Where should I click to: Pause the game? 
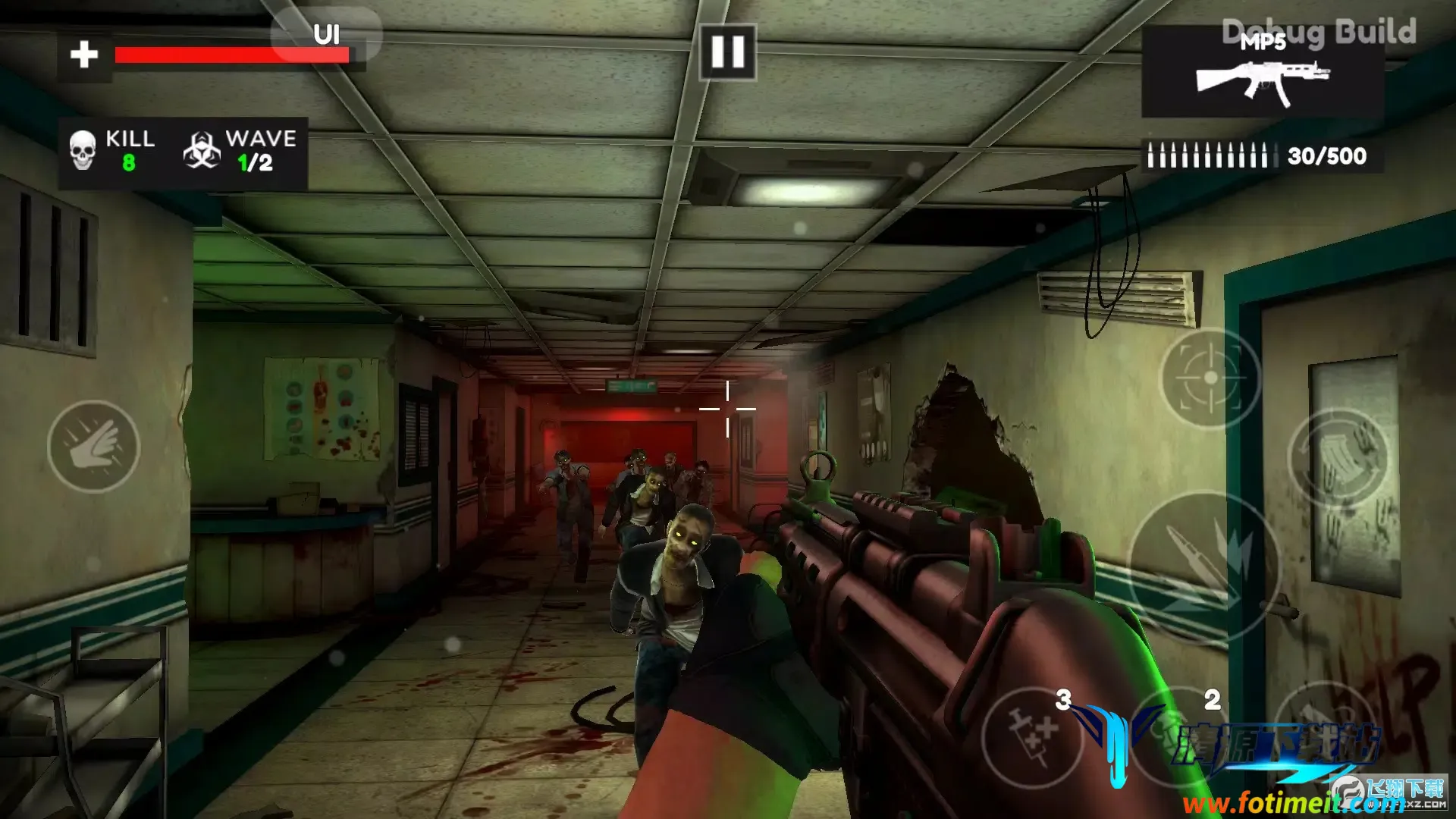tap(727, 52)
